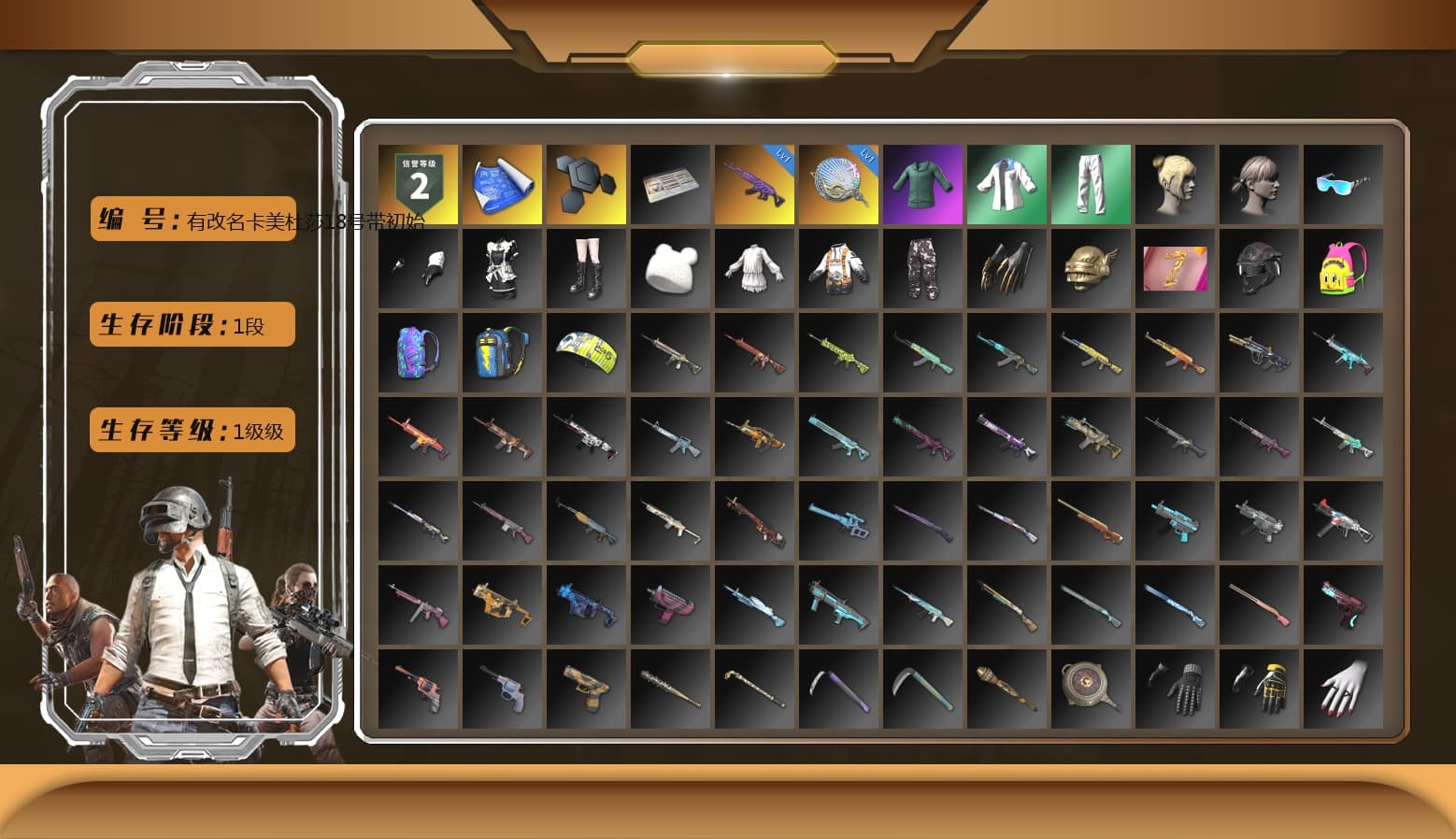The height and width of the screenshot is (839, 1456).
Task: Select the green jacket on purple background
Action: (x=922, y=185)
